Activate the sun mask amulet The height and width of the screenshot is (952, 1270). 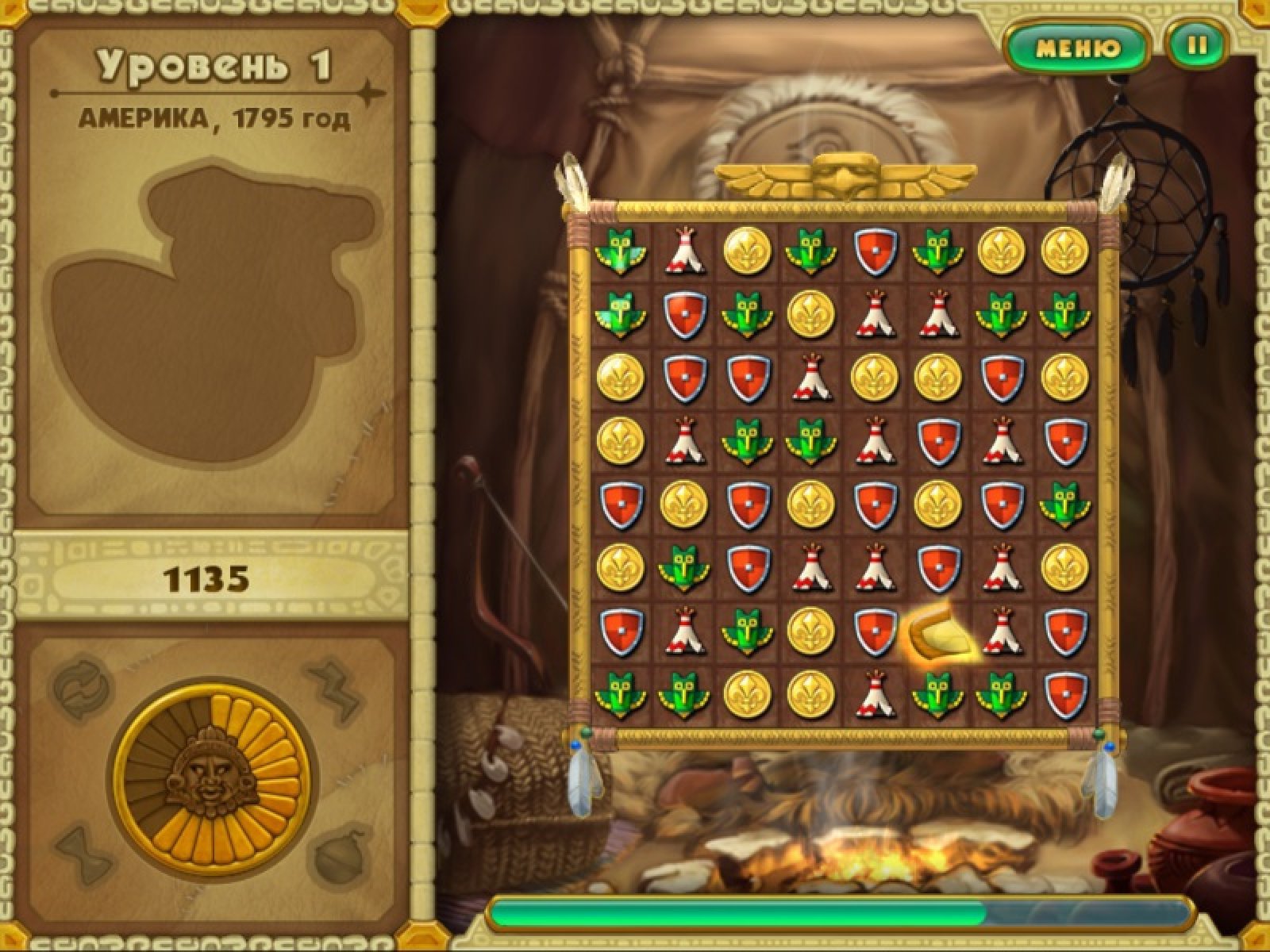tap(215, 773)
